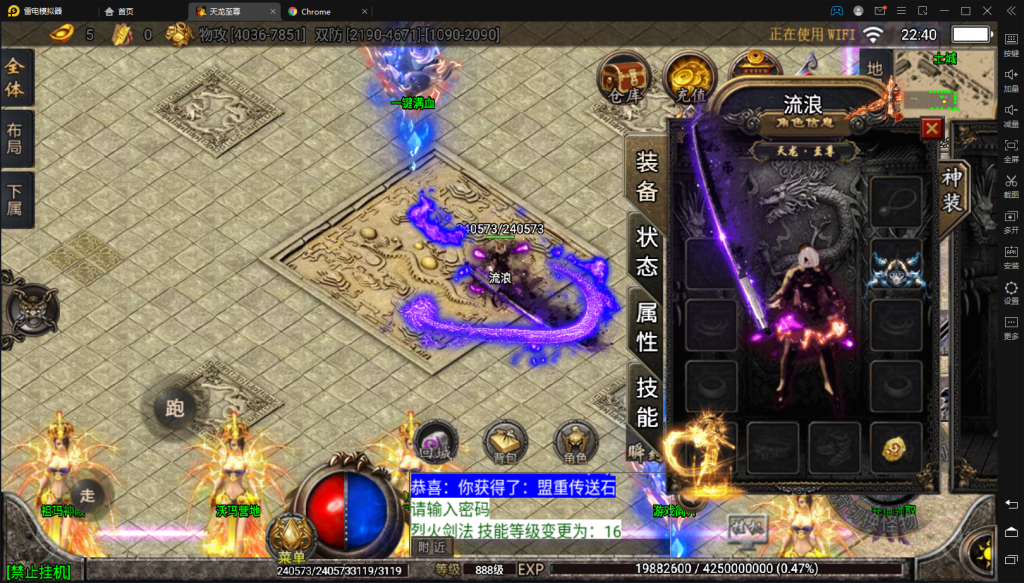Image resolution: width=1024 pixels, height=583 pixels.
Task: Open the 状态 status tab
Action: point(647,251)
